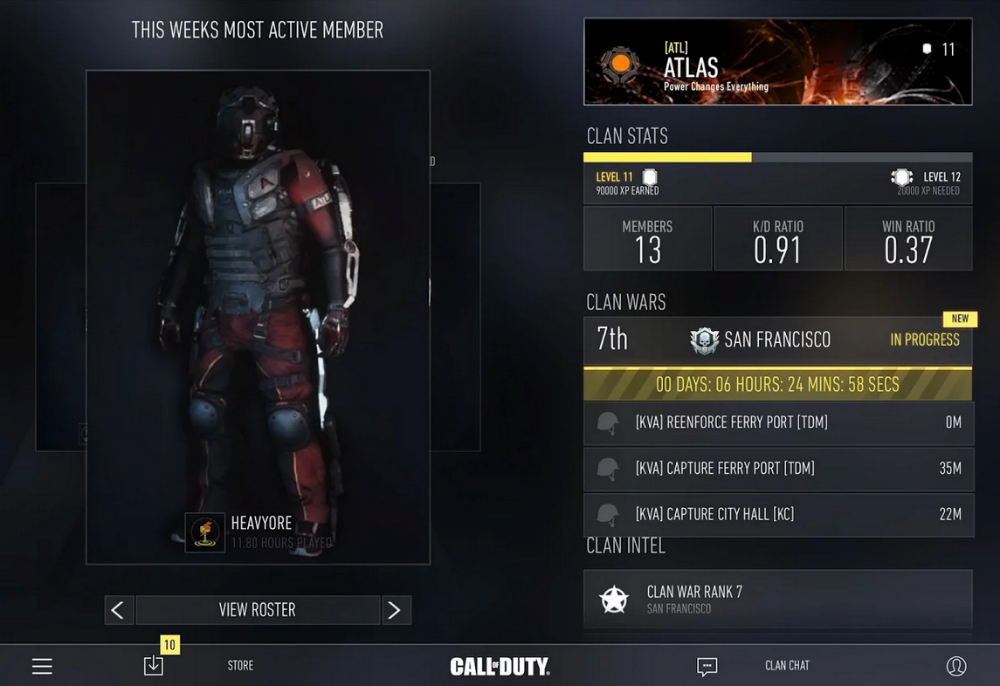1000x686 pixels.
Task: View the clan Members stat tile
Action: (647, 239)
